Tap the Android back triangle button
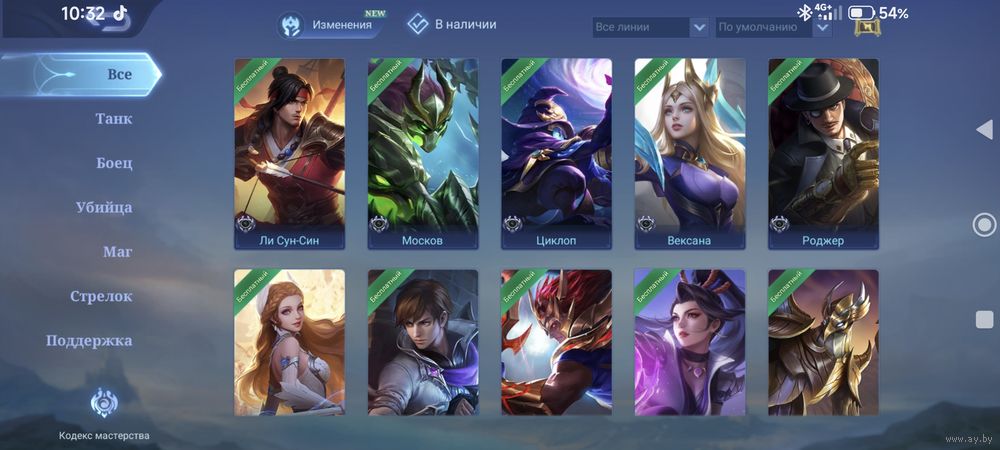This screenshot has height=450, width=1000. [x=983, y=130]
